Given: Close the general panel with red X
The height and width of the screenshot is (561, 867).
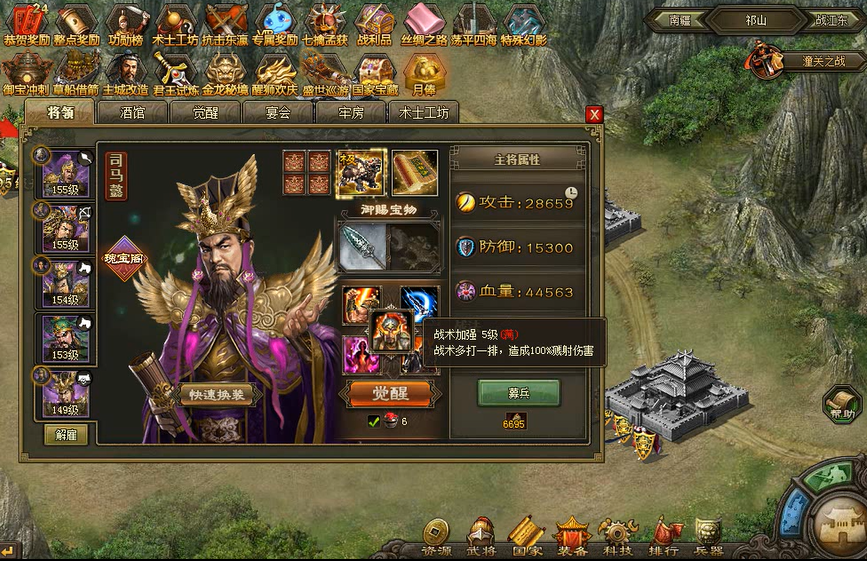Looking at the screenshot, I should pos(594,115).
